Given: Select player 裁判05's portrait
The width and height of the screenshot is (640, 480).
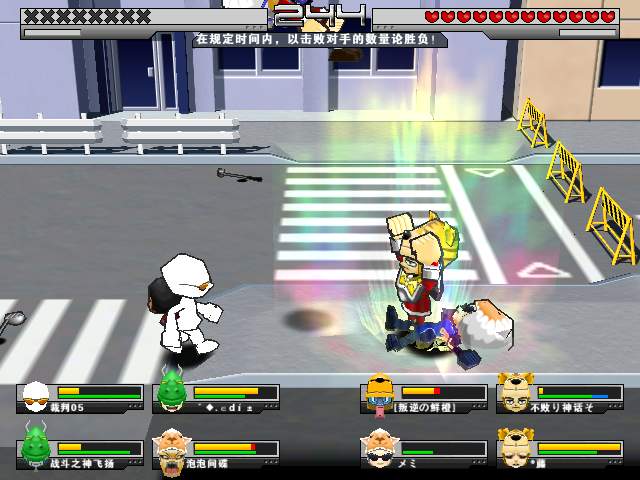Looking at the screenshot, I should (x=37, y=397).
